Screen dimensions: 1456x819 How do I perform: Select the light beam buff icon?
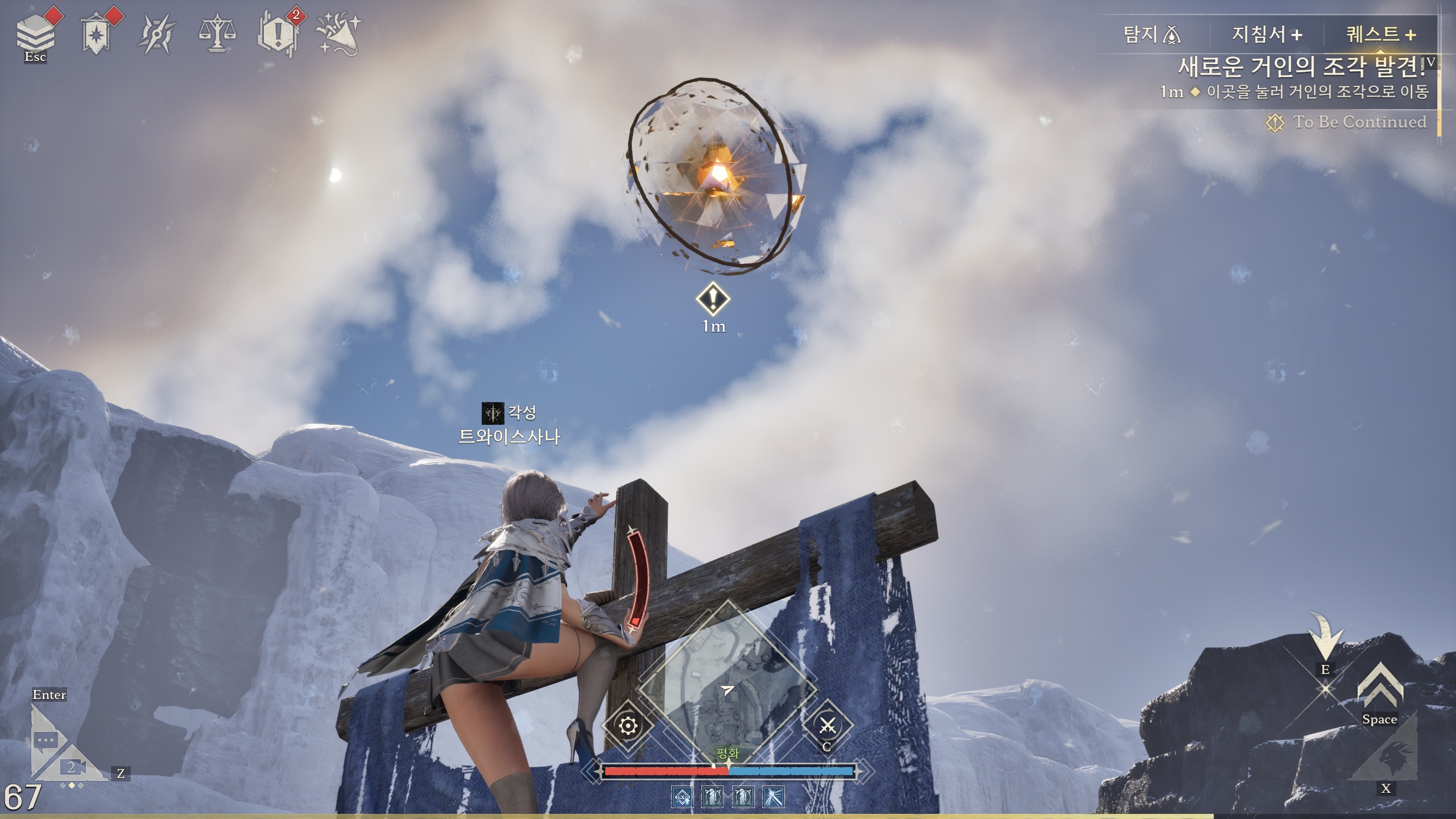pyautogui.click(x=774, y=797)
